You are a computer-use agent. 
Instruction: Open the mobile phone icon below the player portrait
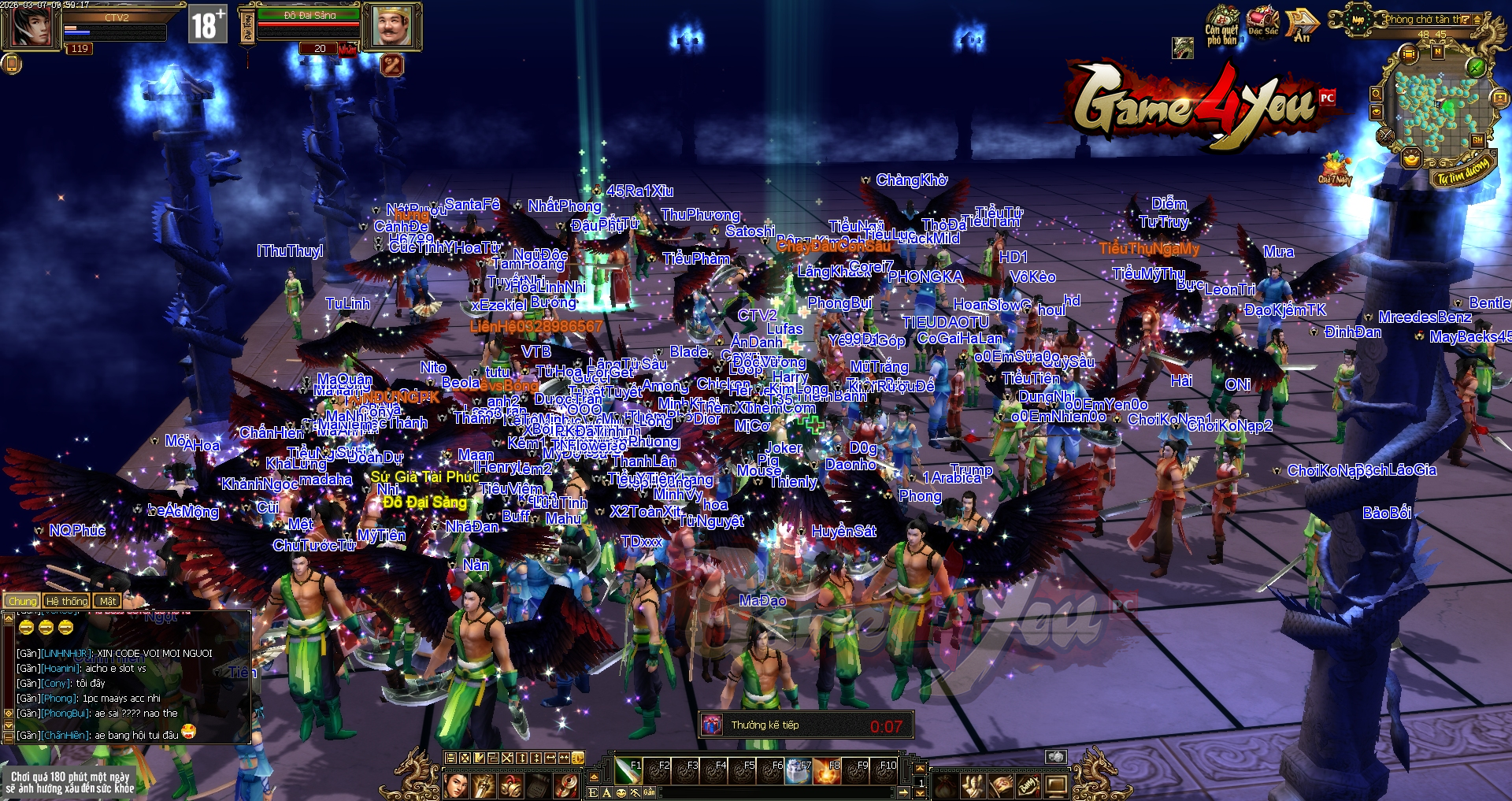(x=11, y=64)
